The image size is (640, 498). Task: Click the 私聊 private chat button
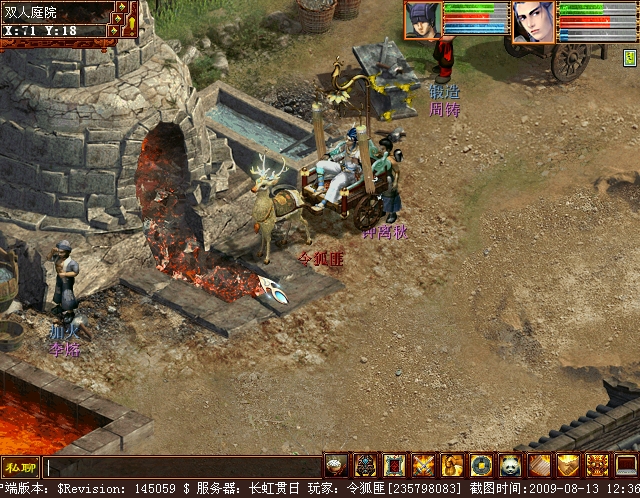[x=20, y=467]
